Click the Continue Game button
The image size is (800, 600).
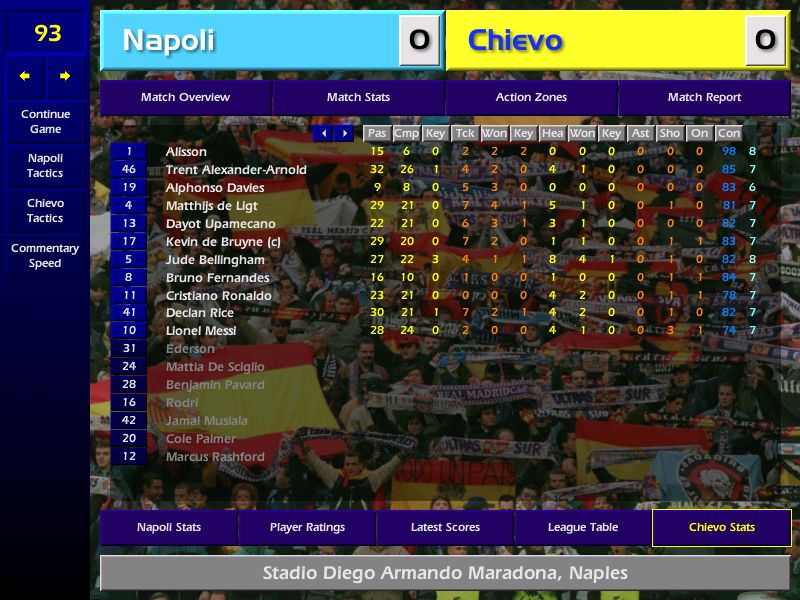click(45, 121)
